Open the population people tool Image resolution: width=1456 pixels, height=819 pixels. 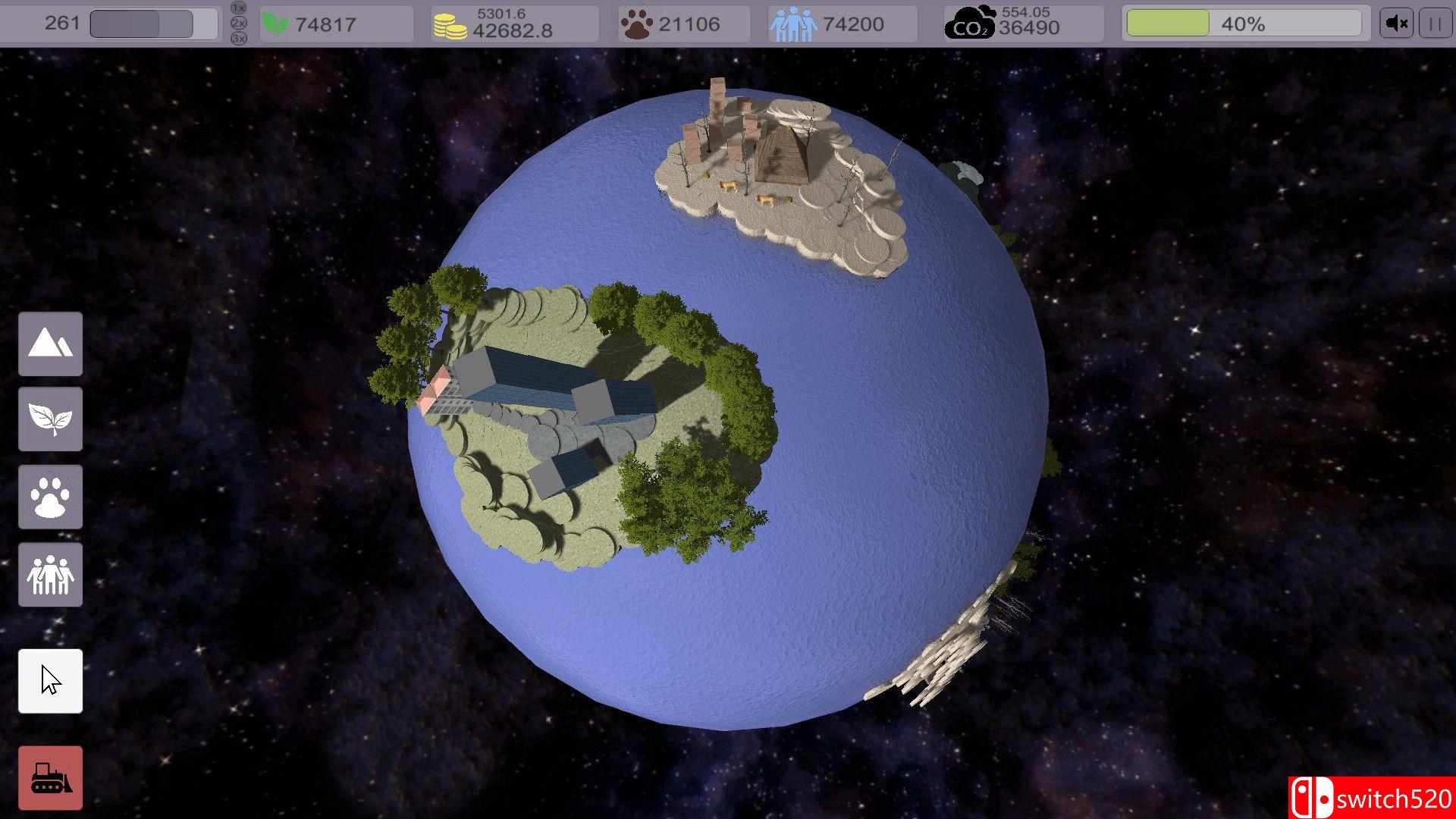[x=50, y=575]
